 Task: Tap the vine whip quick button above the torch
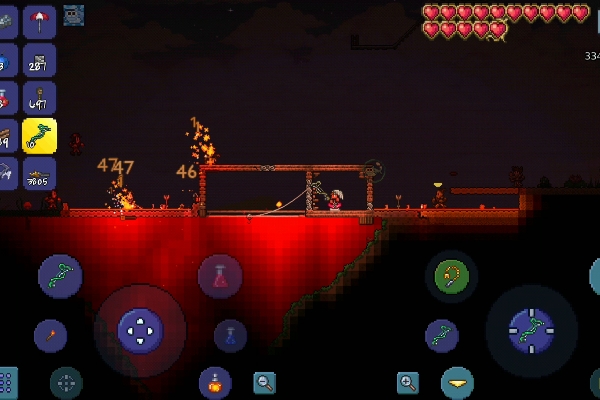[x=60, y=276]
